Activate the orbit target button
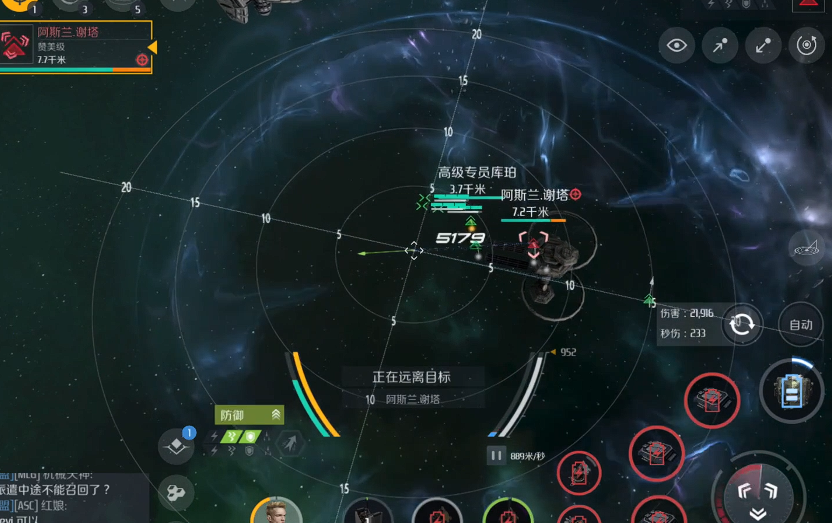Screen dimensions: 832x523 (x=806, y=45)
